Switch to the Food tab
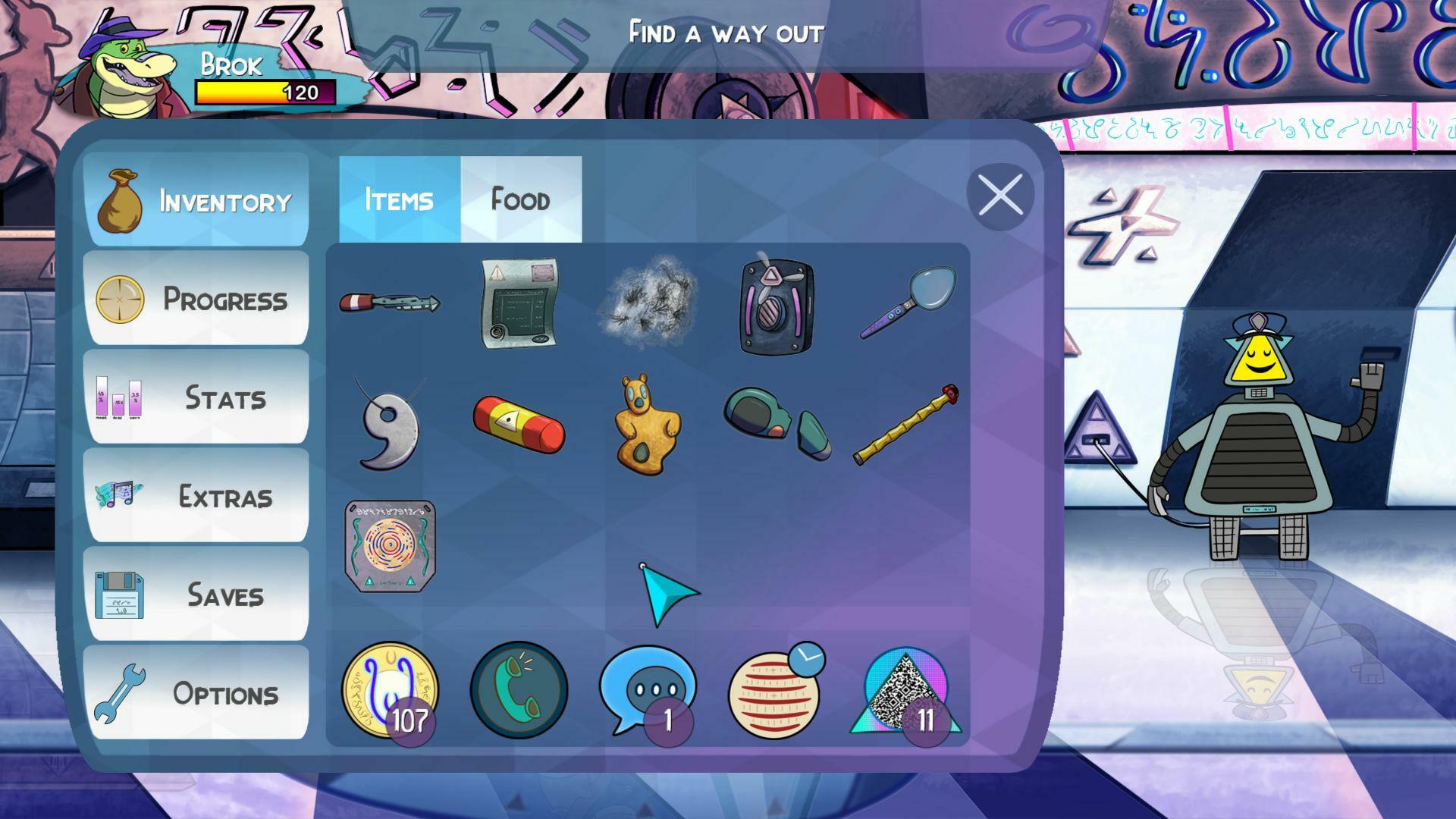Viewport: 1456px width, 819px height. pos(519,199)
